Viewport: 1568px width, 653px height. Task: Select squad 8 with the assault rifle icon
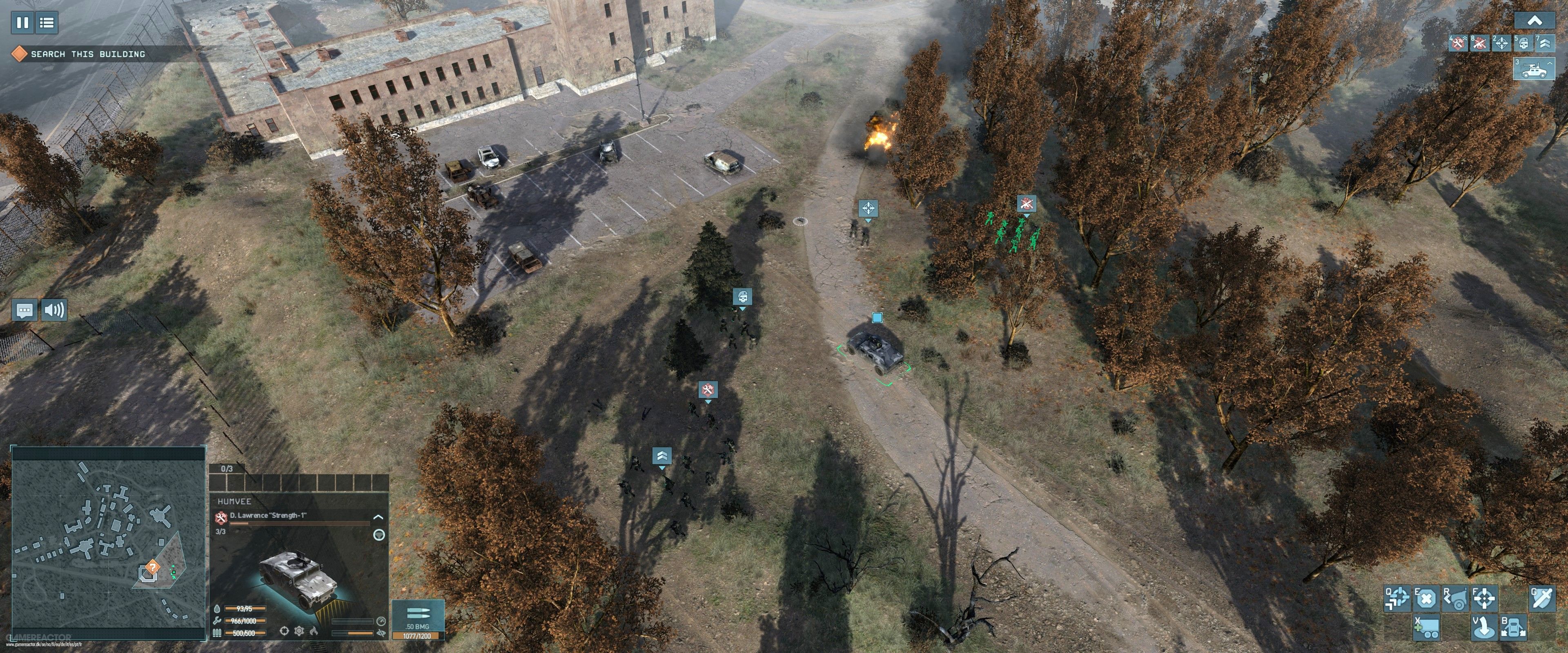coord(1480,43)
